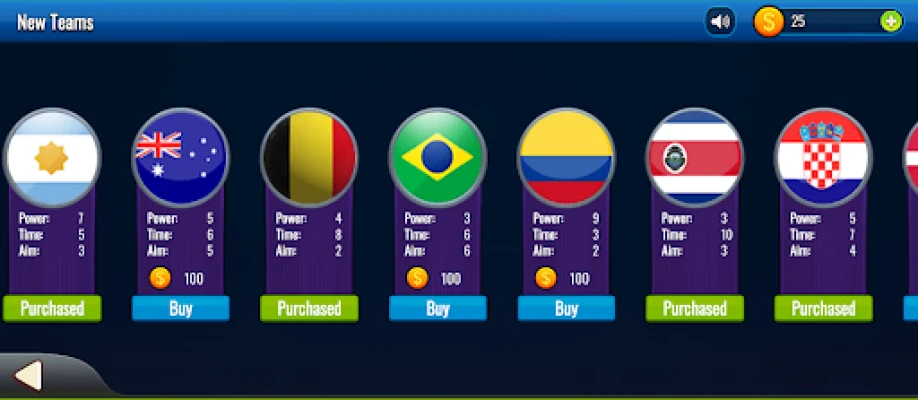Viewport: 918px width, 400px height.
Task: Click Purchased button under Croatia
Action: pyautogui.click(x=823, y=308)
